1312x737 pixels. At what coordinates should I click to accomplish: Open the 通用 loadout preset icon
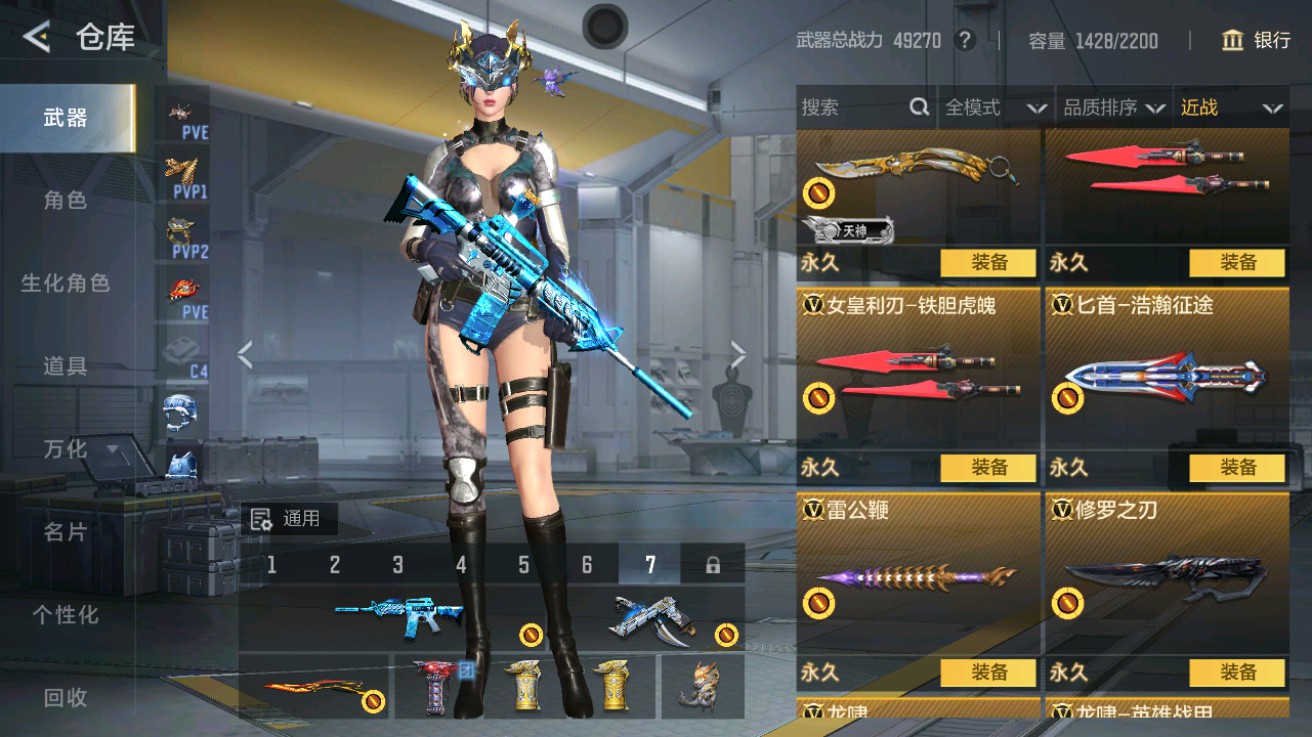click(262, 518)
